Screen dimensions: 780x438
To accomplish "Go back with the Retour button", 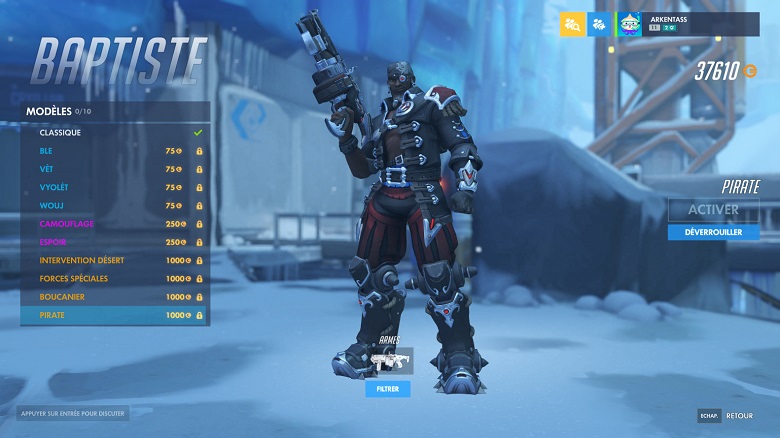I will [x=727, y=415].
